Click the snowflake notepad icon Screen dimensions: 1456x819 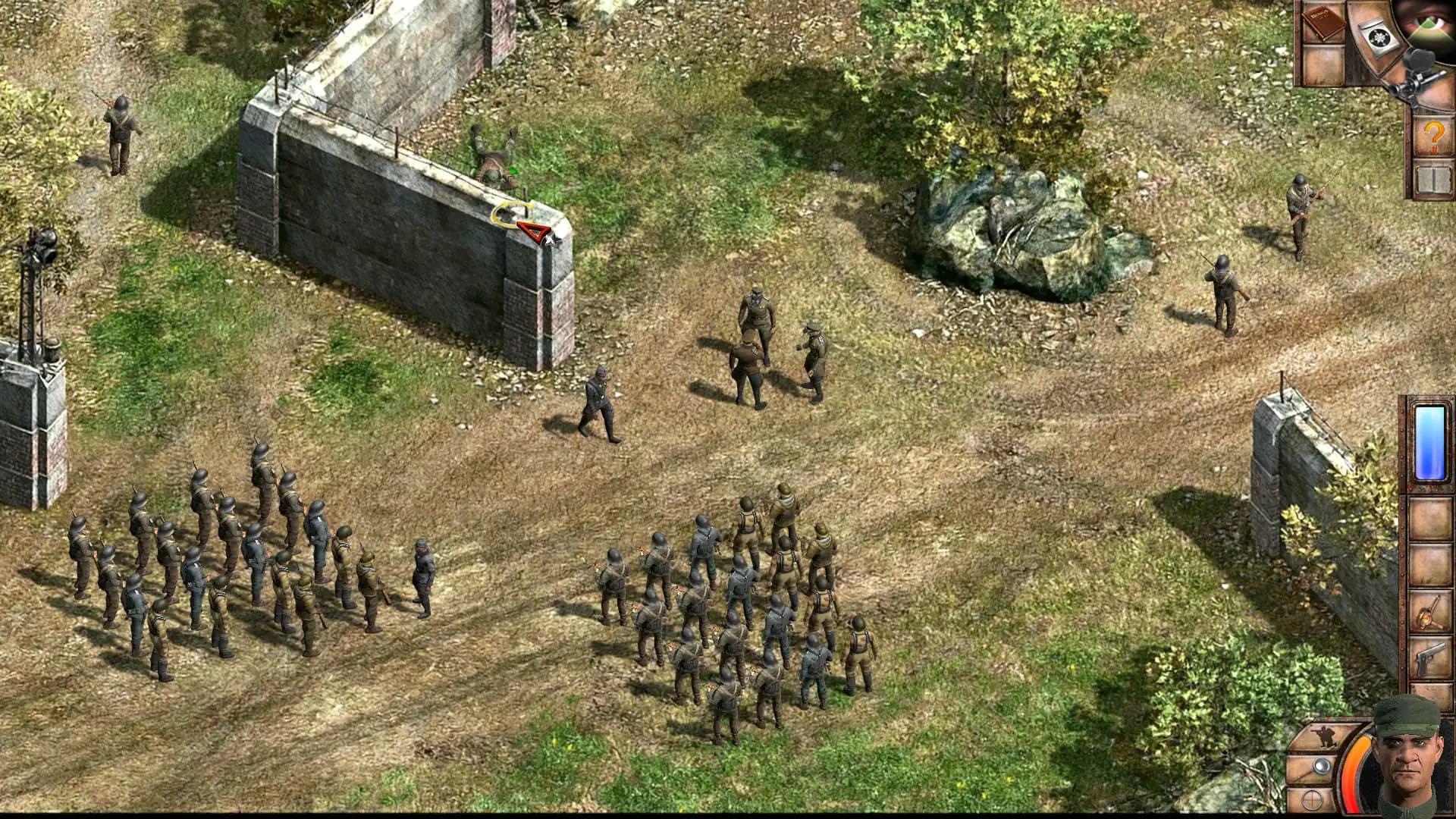point(1378,38)
